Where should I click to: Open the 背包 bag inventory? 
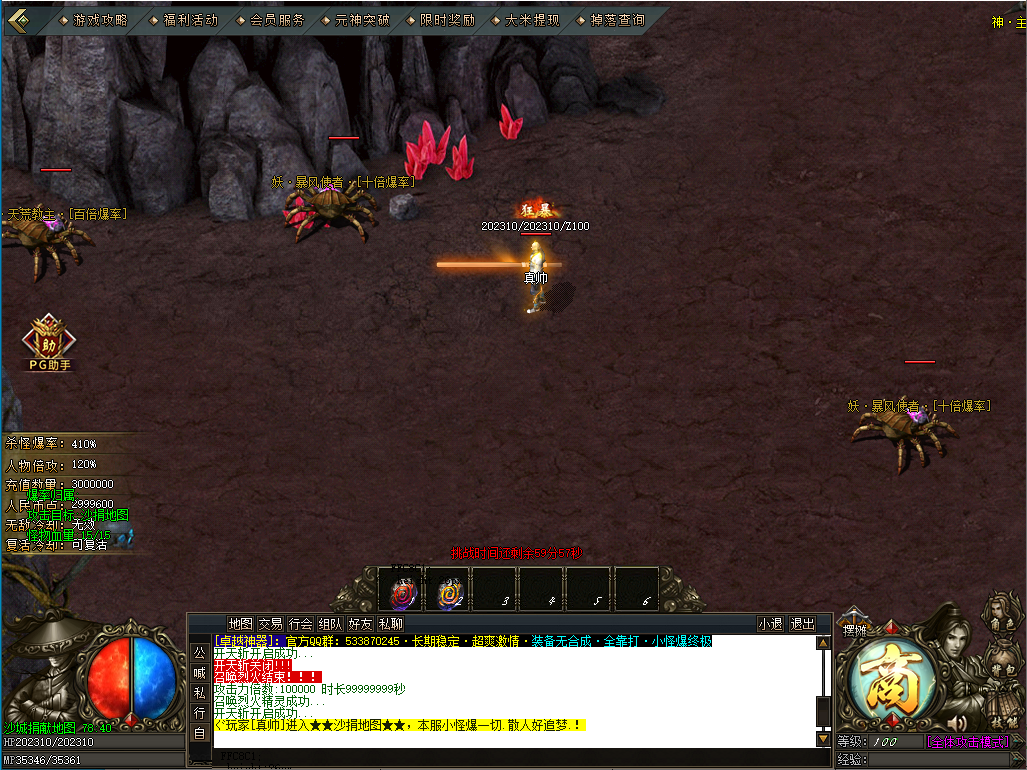click(x=1001, y=668)
